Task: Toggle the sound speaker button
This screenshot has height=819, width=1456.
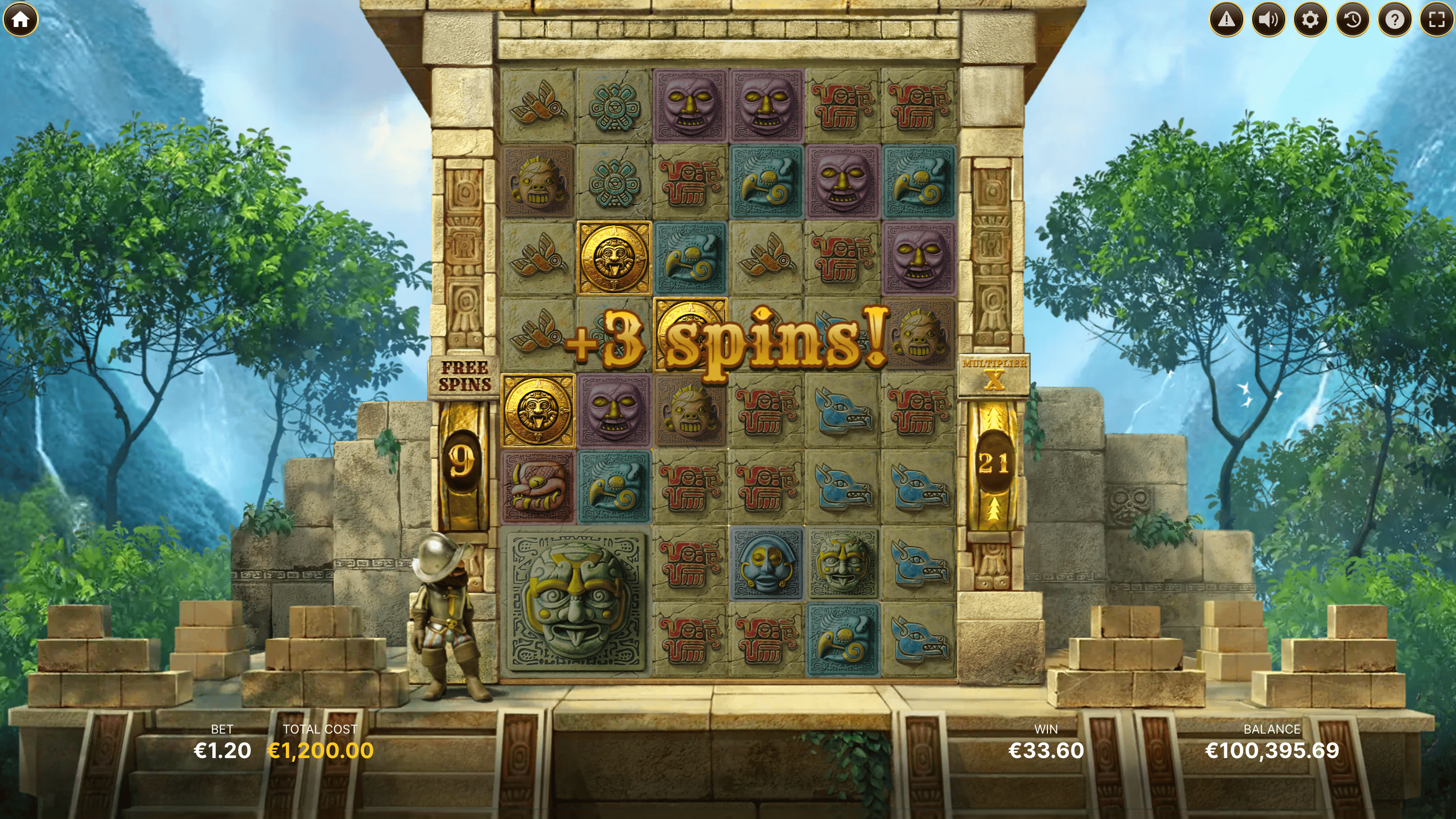Action: 1268,20
